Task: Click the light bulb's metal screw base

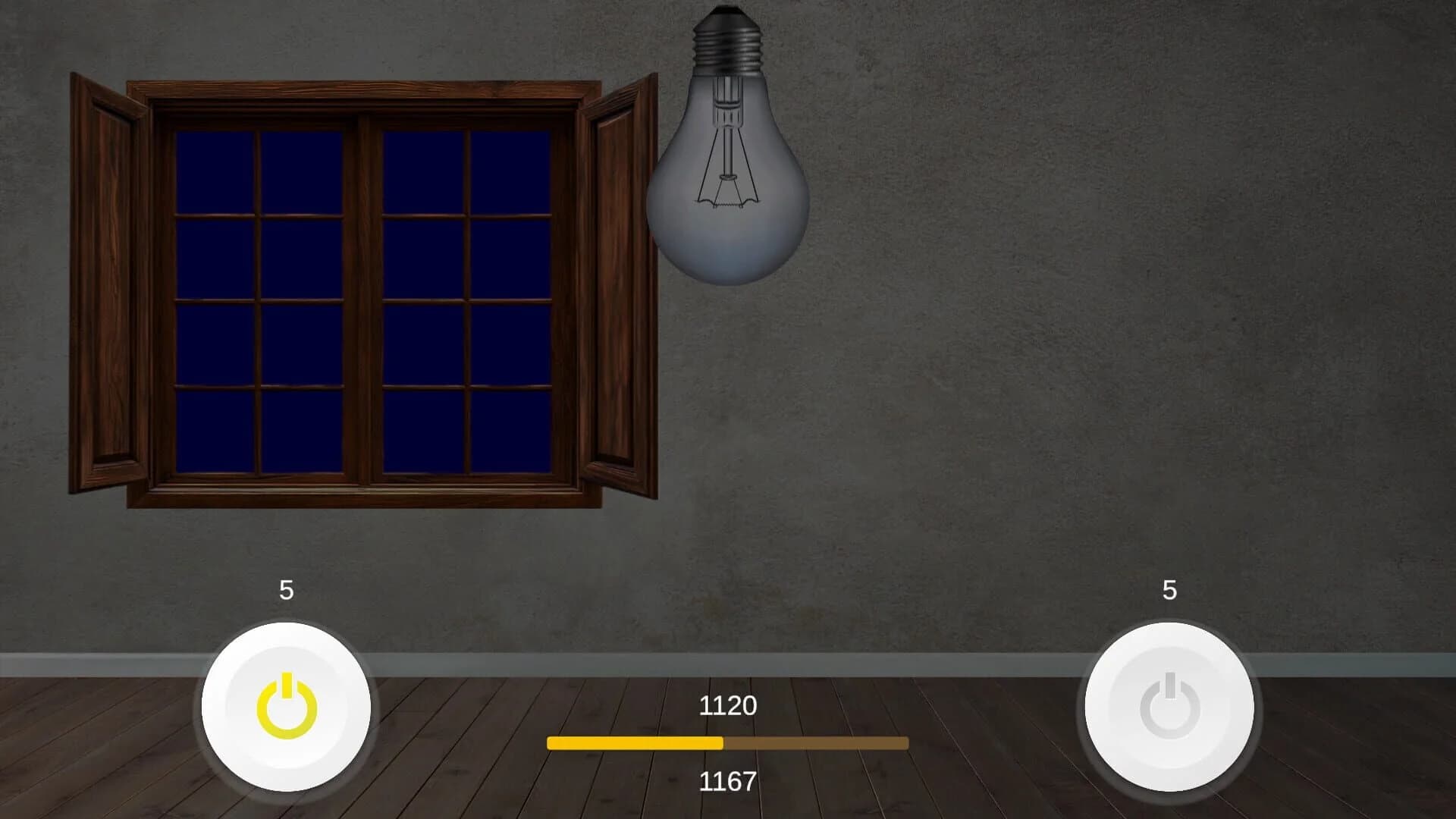Action: point(726,45)
